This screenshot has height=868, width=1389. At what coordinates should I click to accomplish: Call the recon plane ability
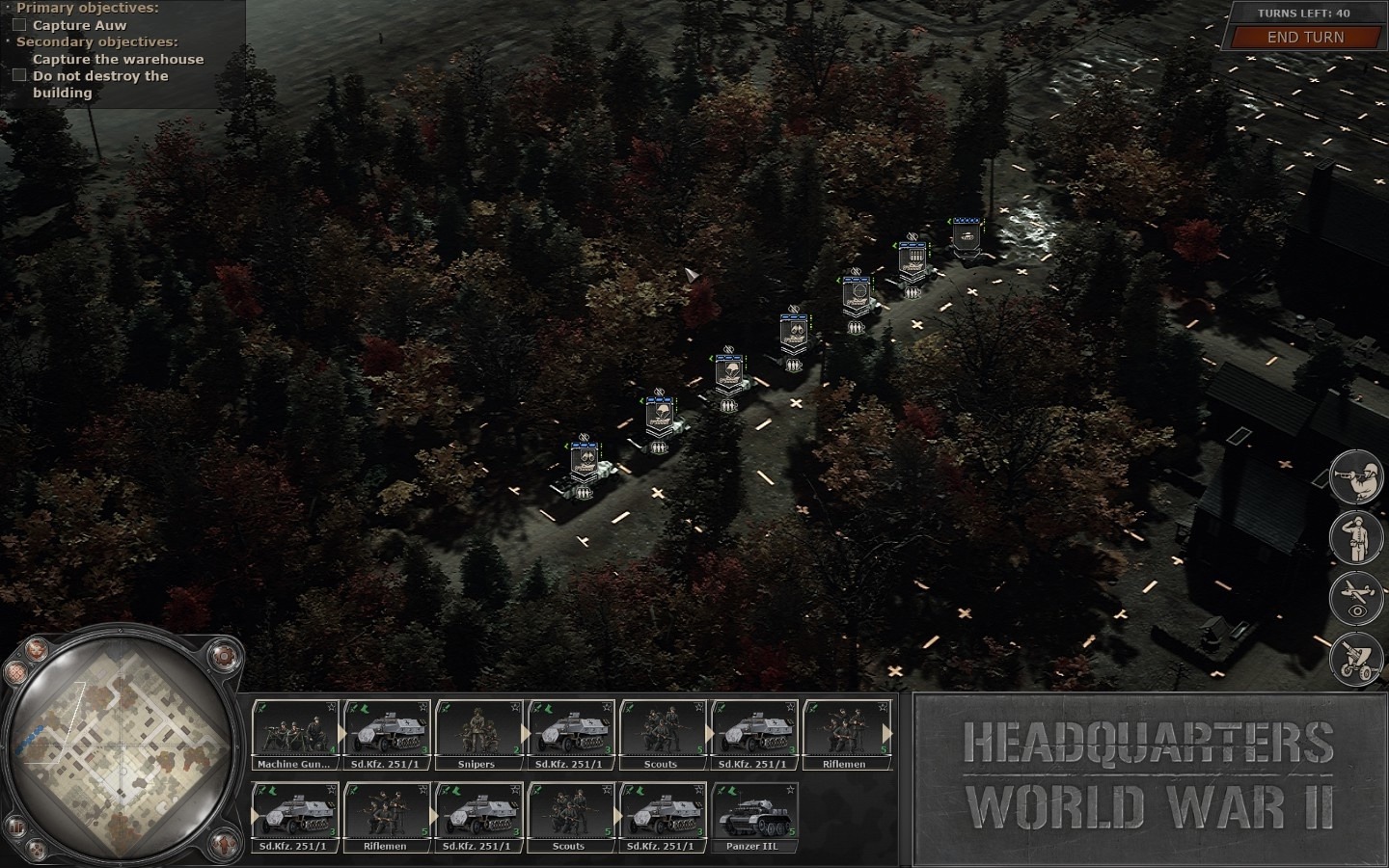(1356, 598)
